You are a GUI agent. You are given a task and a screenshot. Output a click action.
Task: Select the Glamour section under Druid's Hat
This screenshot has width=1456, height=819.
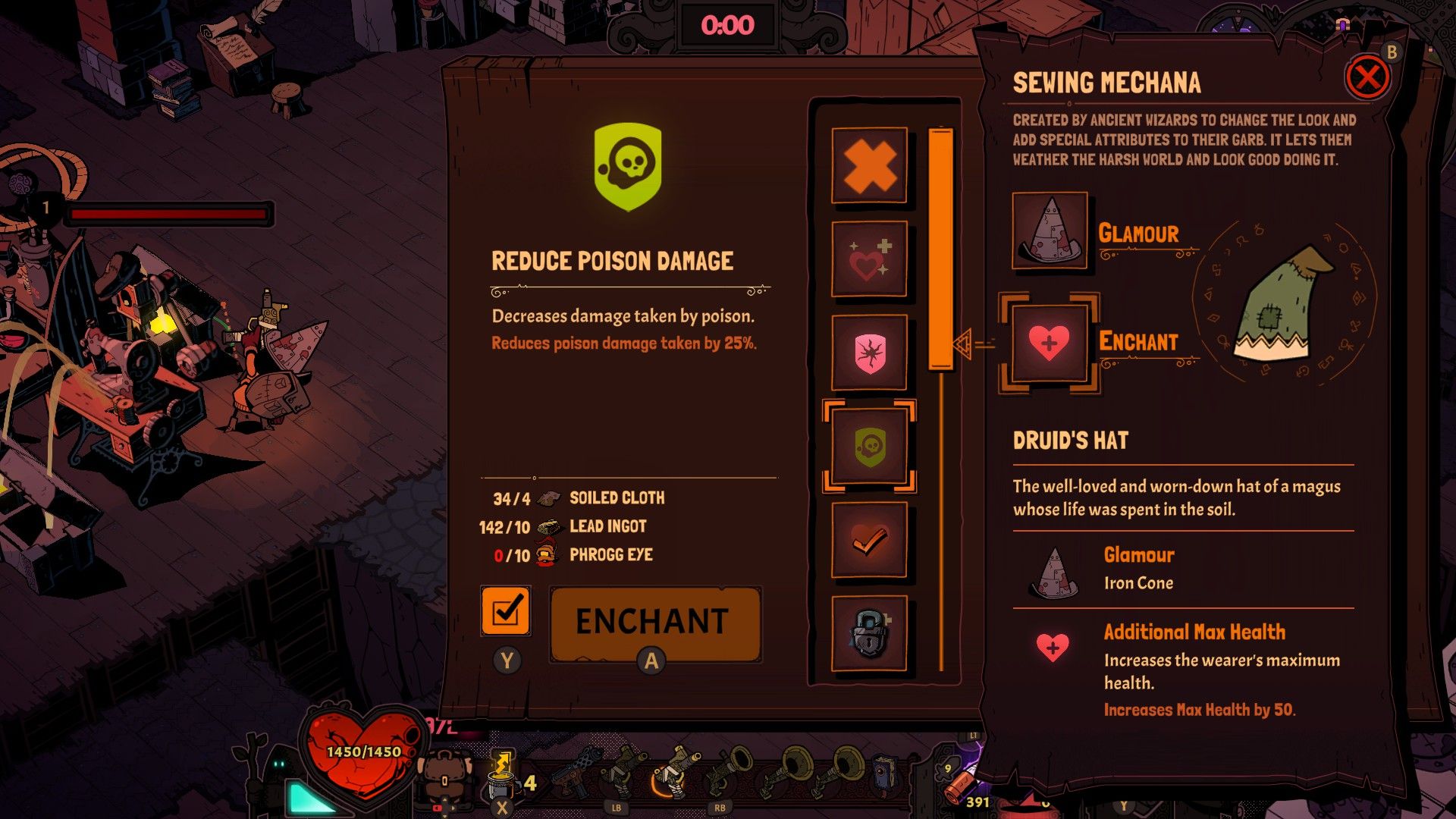pos(1137,555)
